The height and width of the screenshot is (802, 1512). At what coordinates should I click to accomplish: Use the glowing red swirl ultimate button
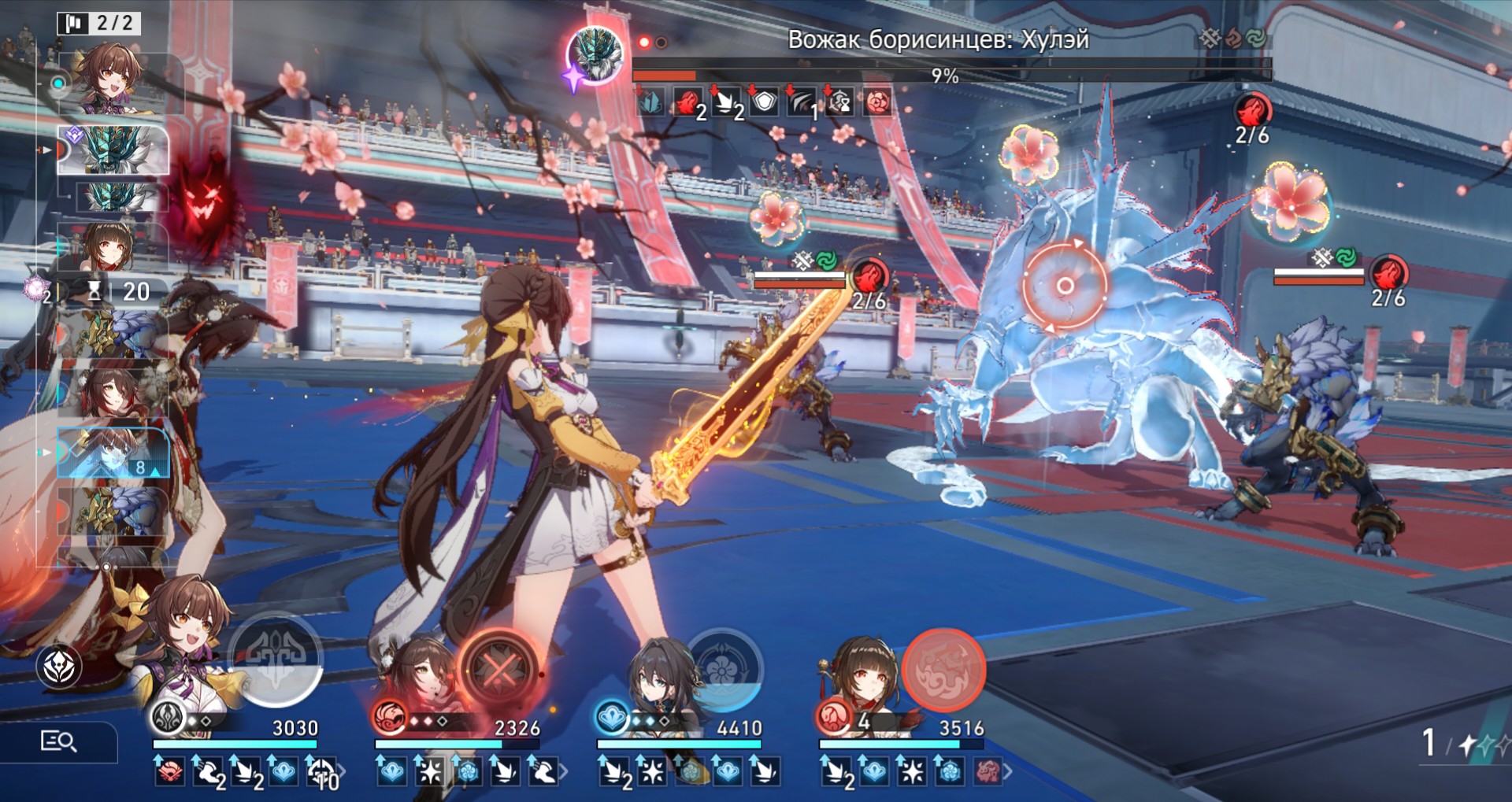(x=943, y=670)
